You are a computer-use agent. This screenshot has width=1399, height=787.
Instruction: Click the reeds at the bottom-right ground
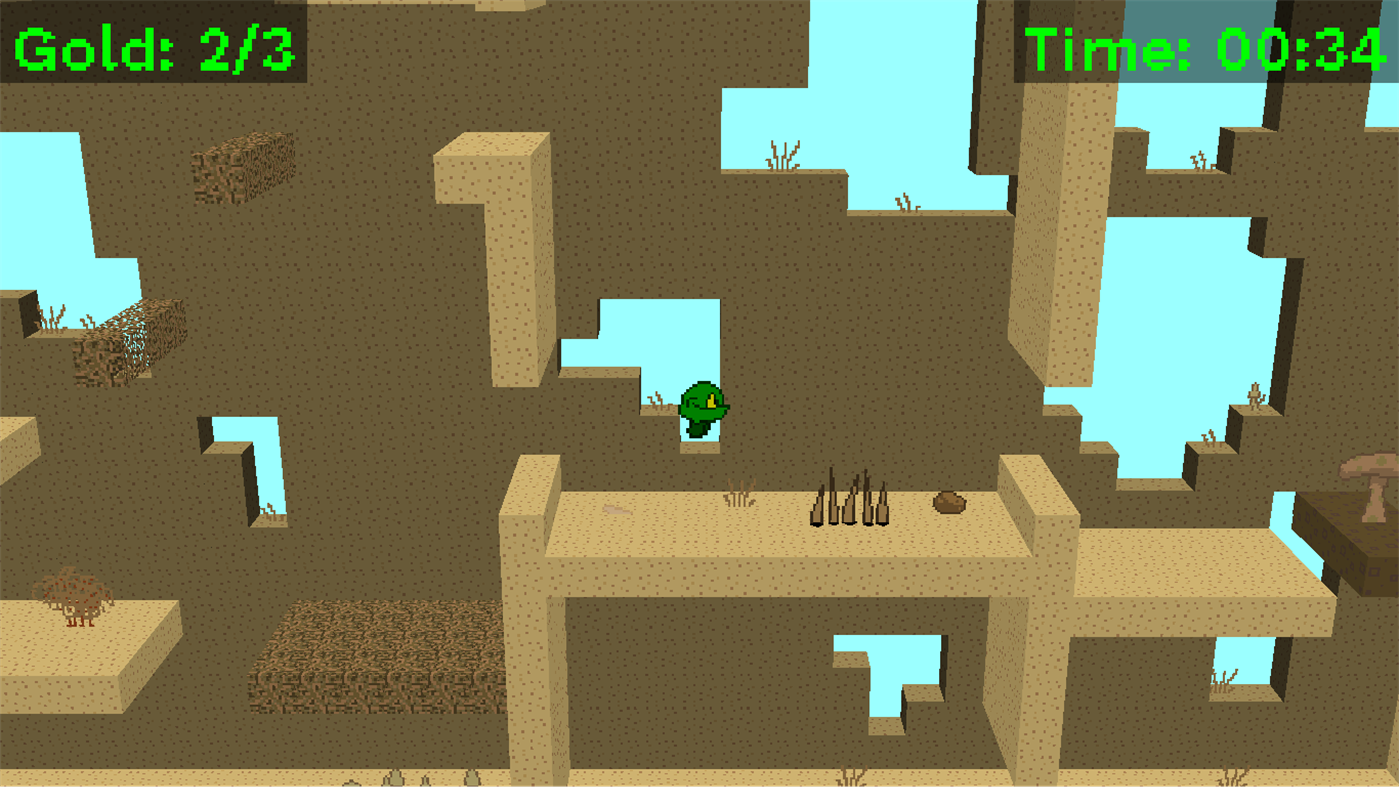1232,778
